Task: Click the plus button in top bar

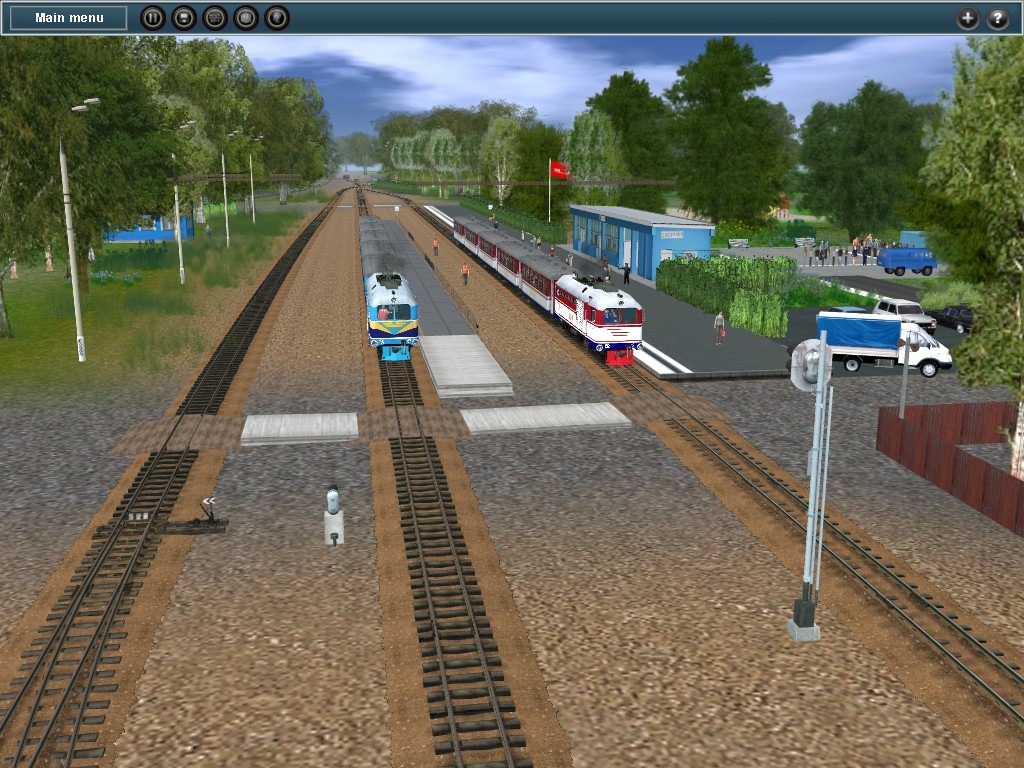Action: (967, 18)
